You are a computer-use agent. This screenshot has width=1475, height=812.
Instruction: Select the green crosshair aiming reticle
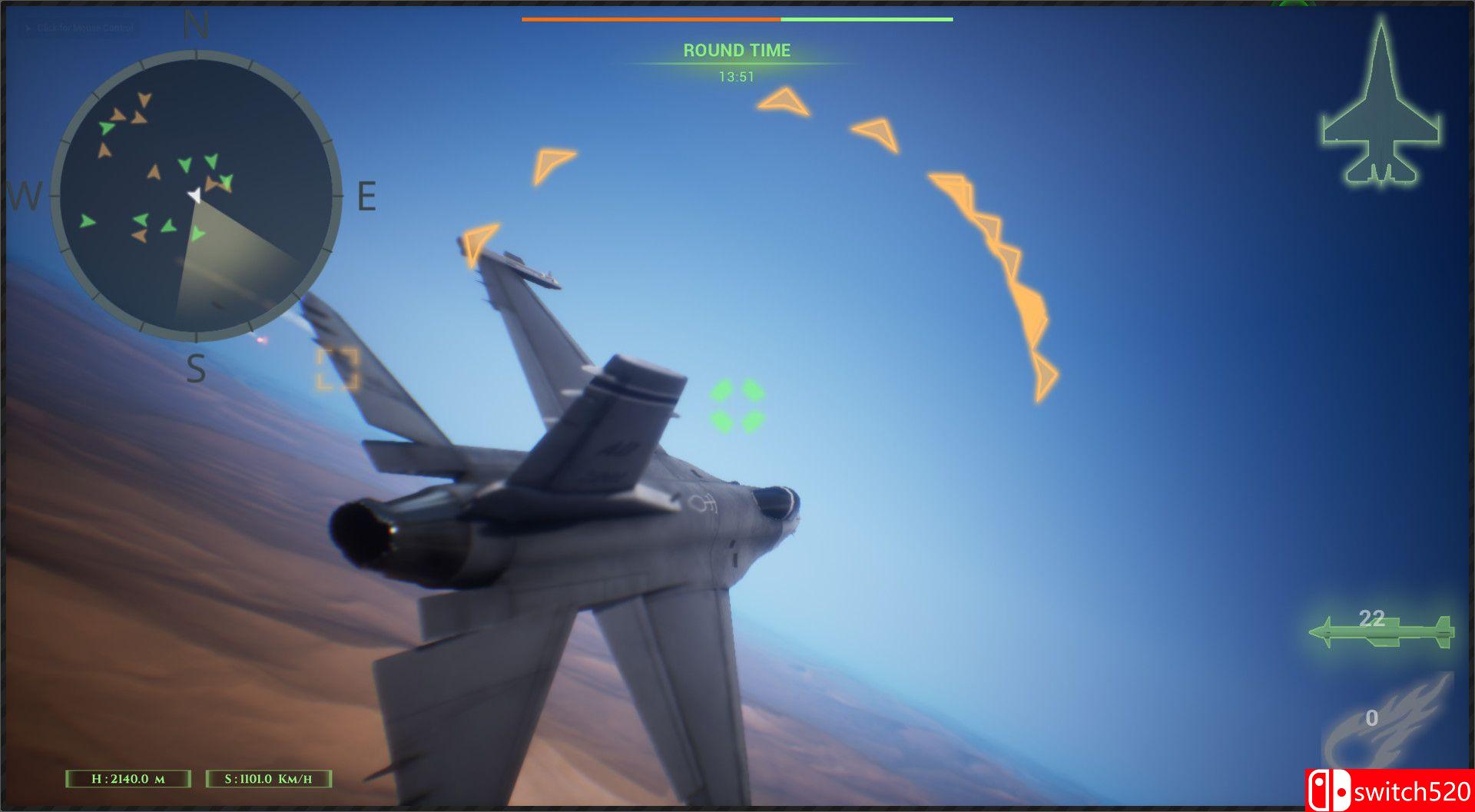tap(736, 405)
